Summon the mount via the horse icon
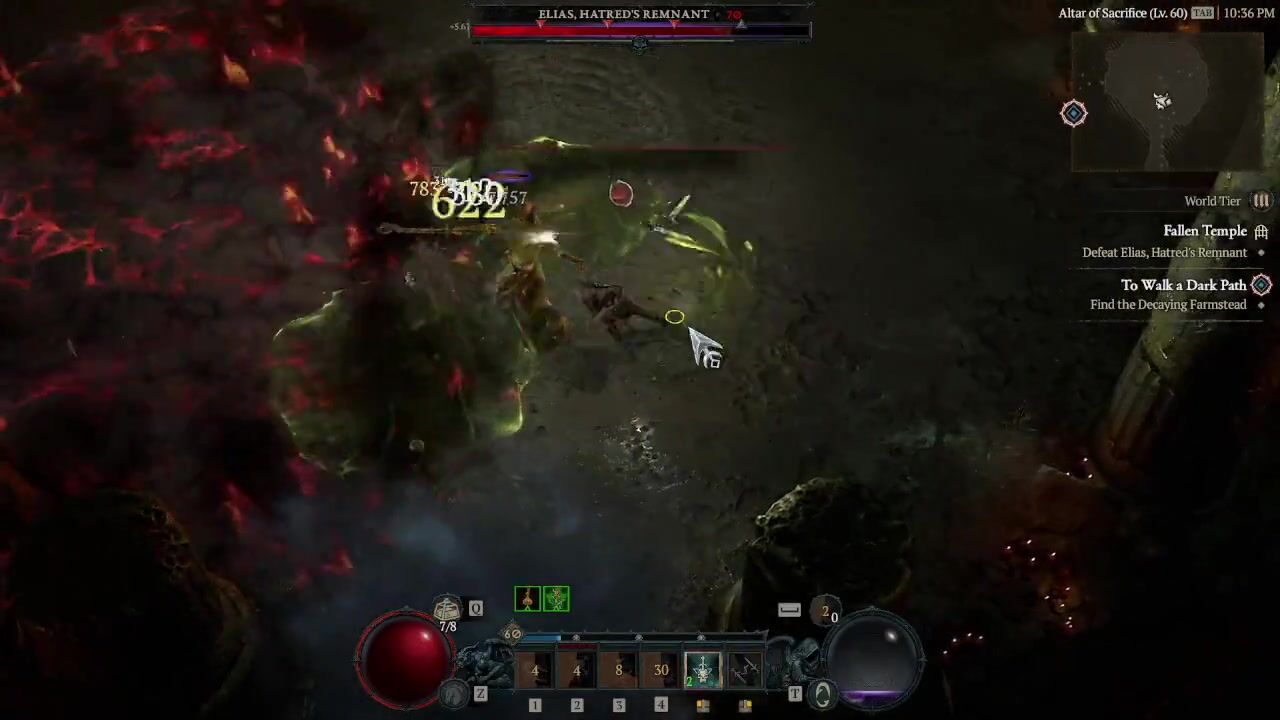Screen dimensions: 1280x720 456,693
